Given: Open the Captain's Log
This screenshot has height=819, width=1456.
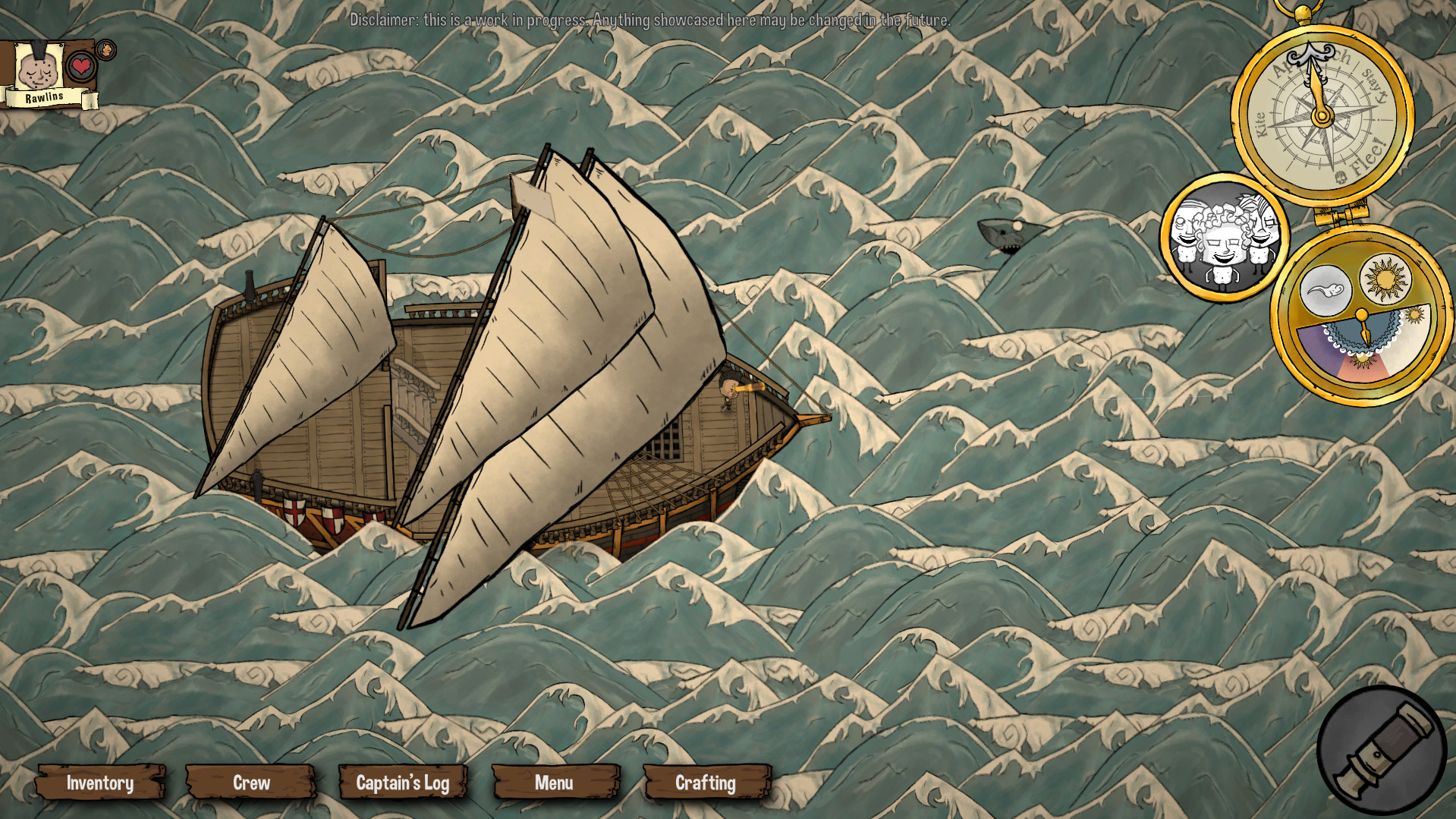Looking at the screenshot, I should [404, 783].
